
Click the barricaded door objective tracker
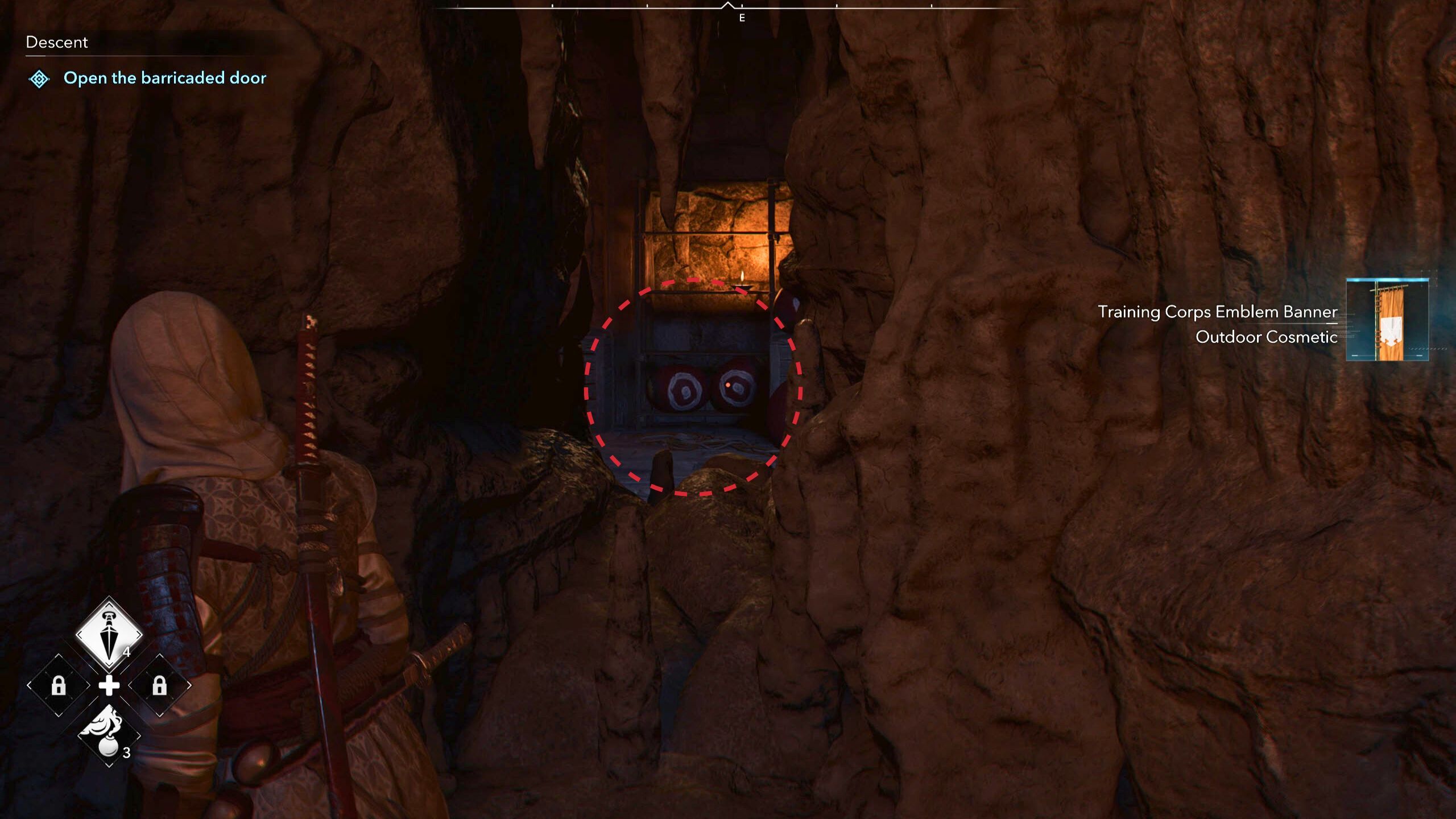click(x=164, y=78)
